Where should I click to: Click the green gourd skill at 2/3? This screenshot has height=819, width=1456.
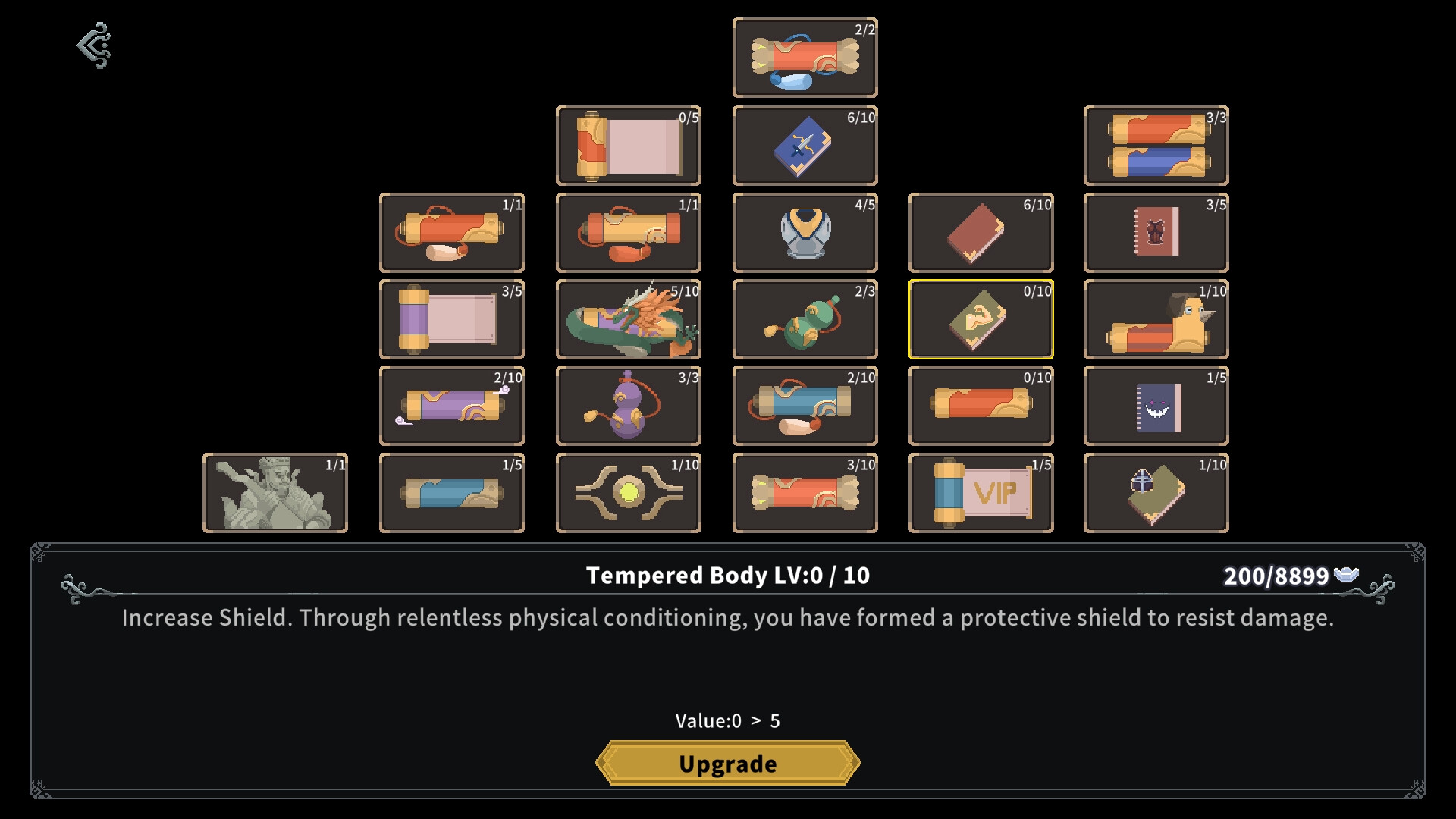(805, 318)
